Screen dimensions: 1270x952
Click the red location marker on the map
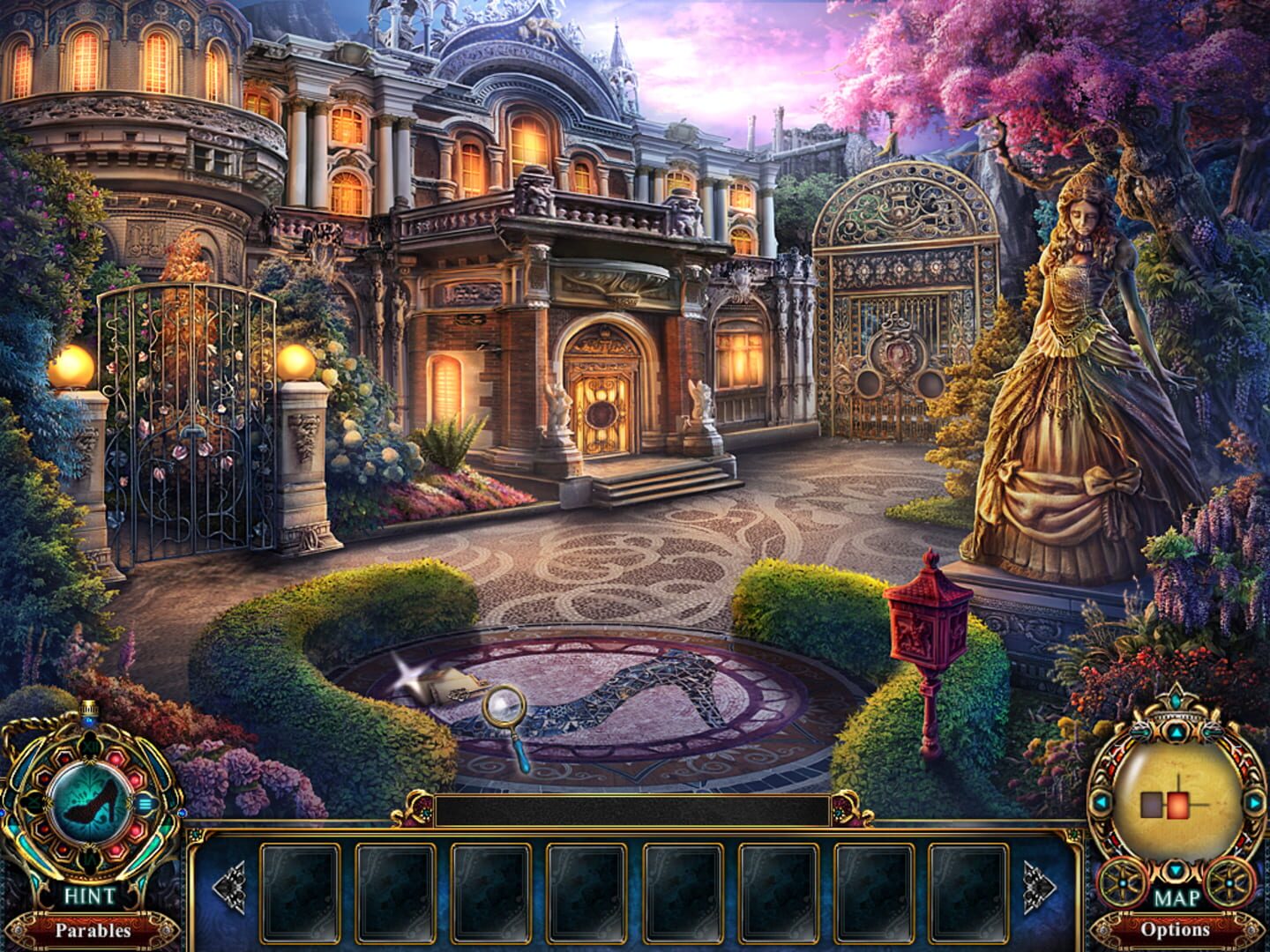coord(1178,805)
